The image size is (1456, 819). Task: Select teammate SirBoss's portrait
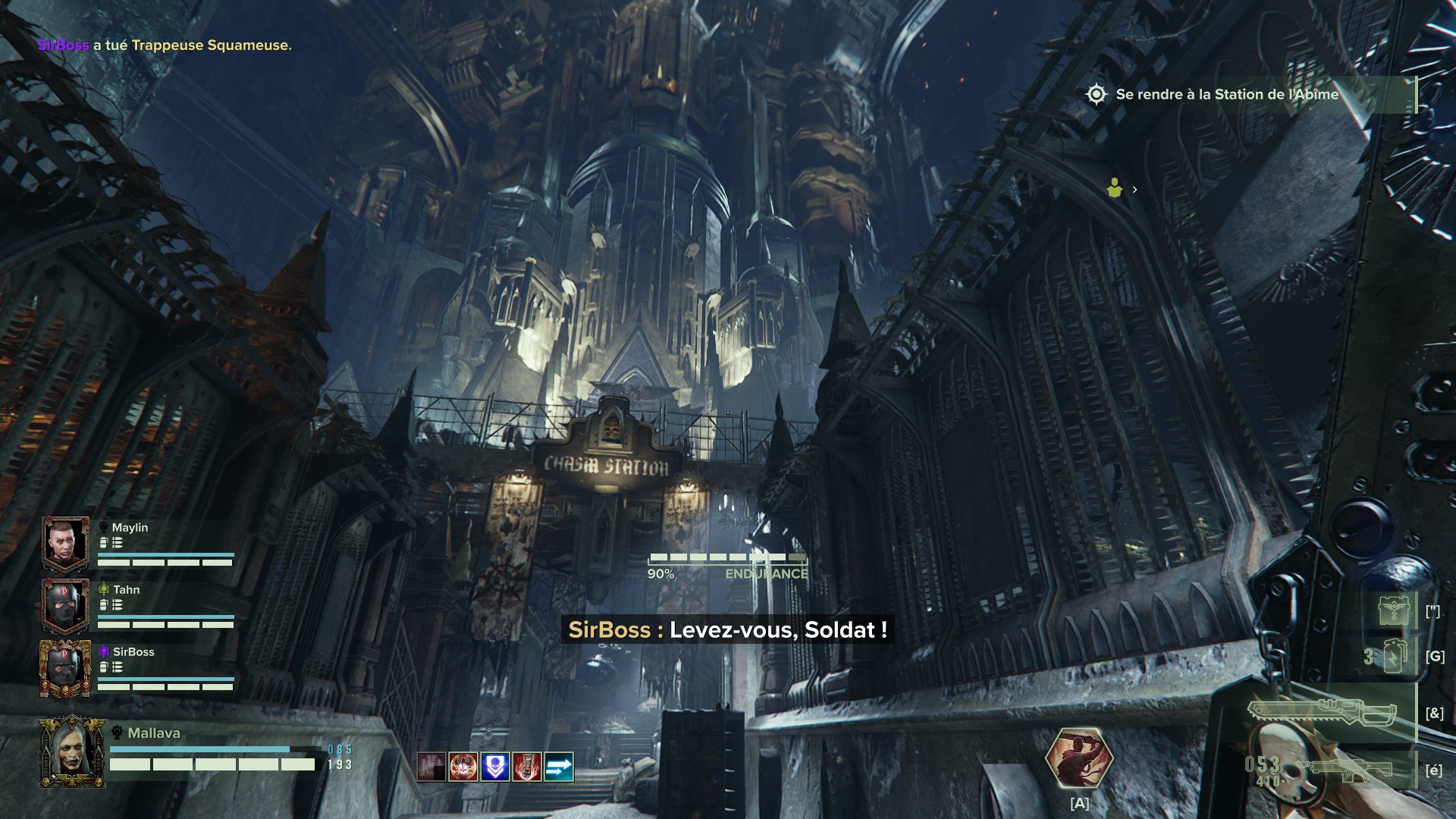[66, 668]
